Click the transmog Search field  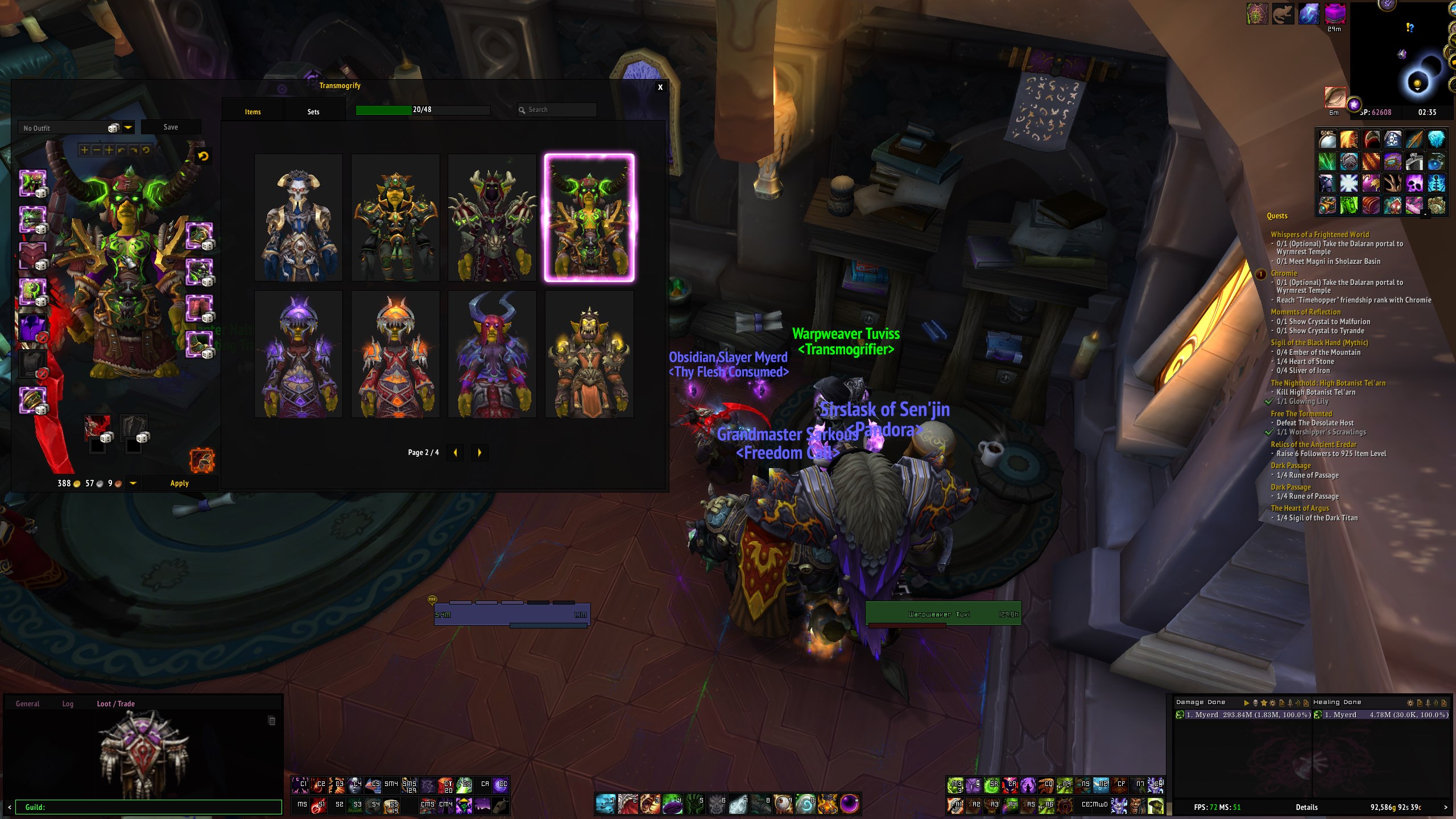(560, 110)
